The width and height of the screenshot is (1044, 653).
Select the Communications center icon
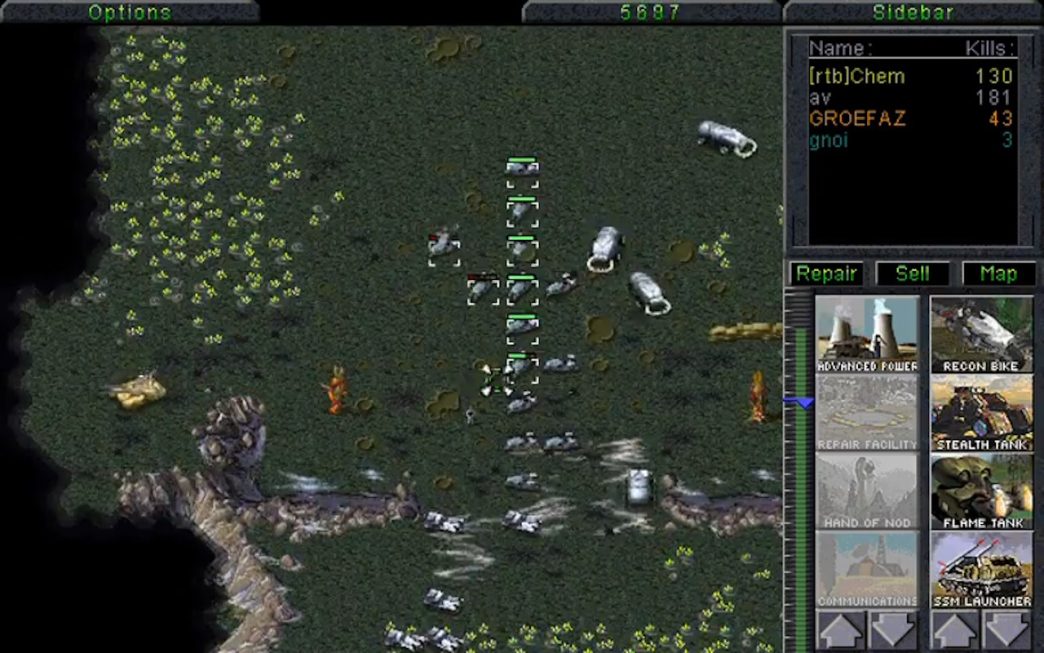[x=867, y=569]
